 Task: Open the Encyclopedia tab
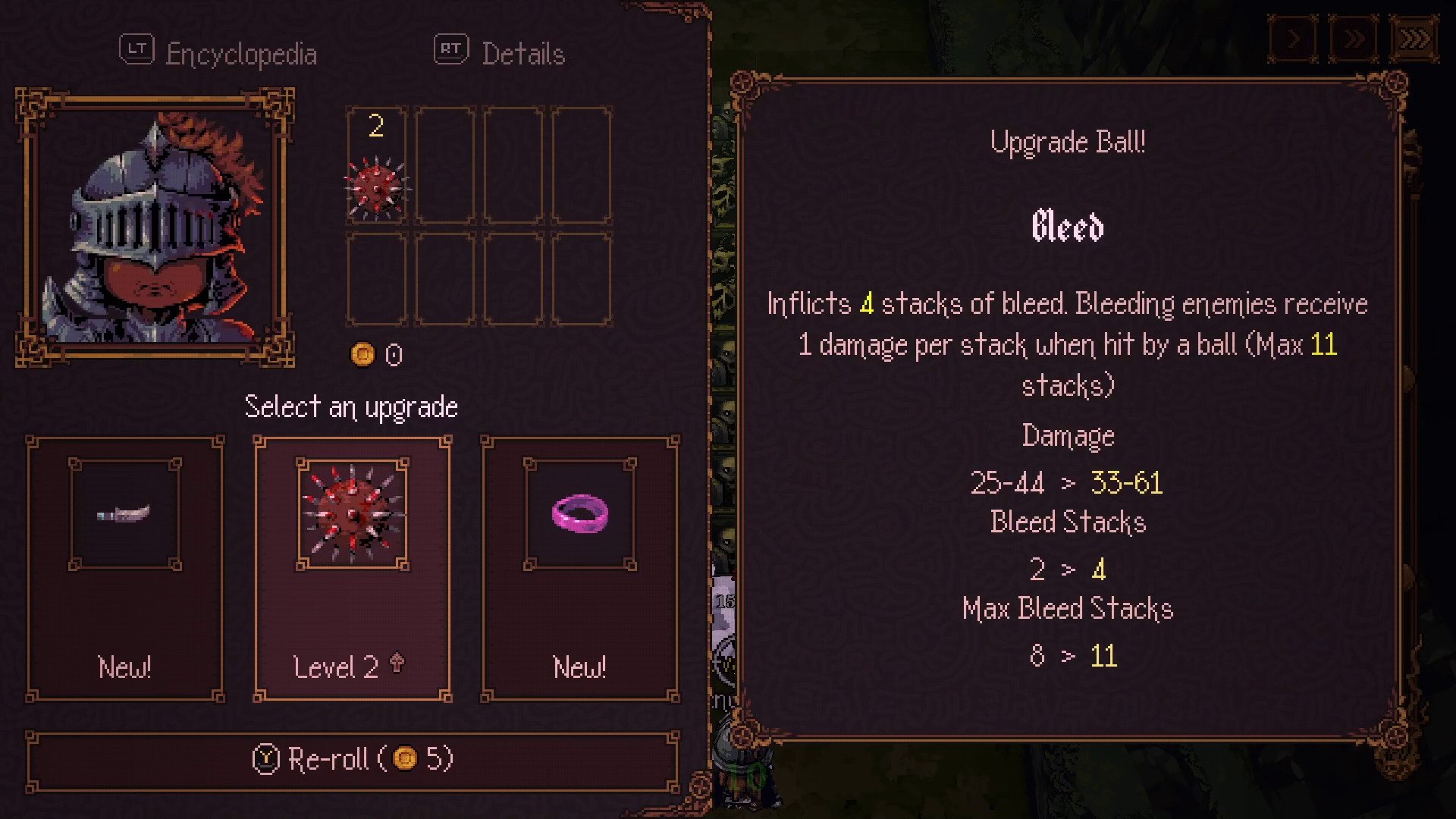point(218,53)
